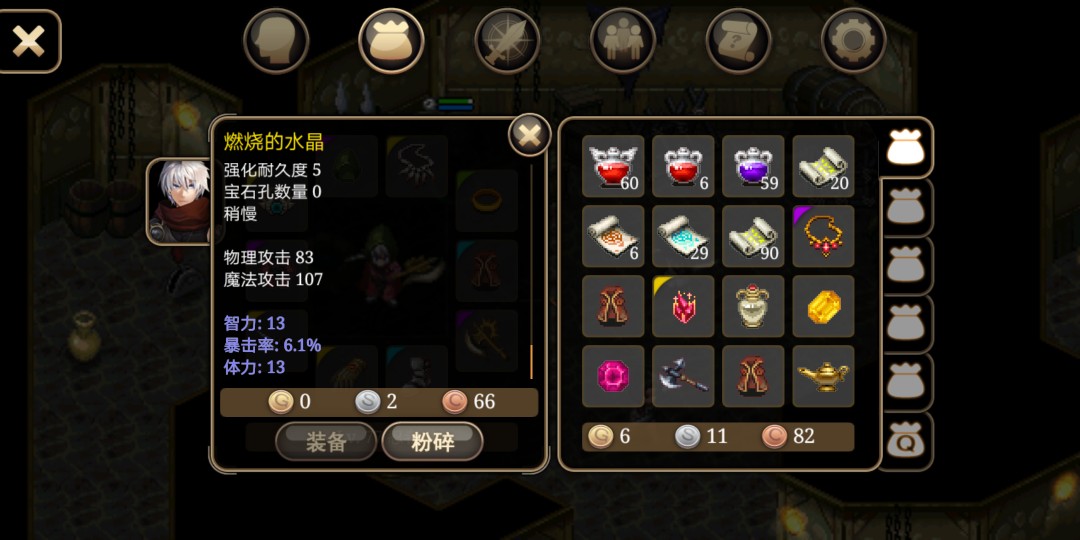Screen dimensions: 1080x540
Task: Close the 燃烧的水晶 item tooltip
Action: pyautogui.click(x=530, y=134)
